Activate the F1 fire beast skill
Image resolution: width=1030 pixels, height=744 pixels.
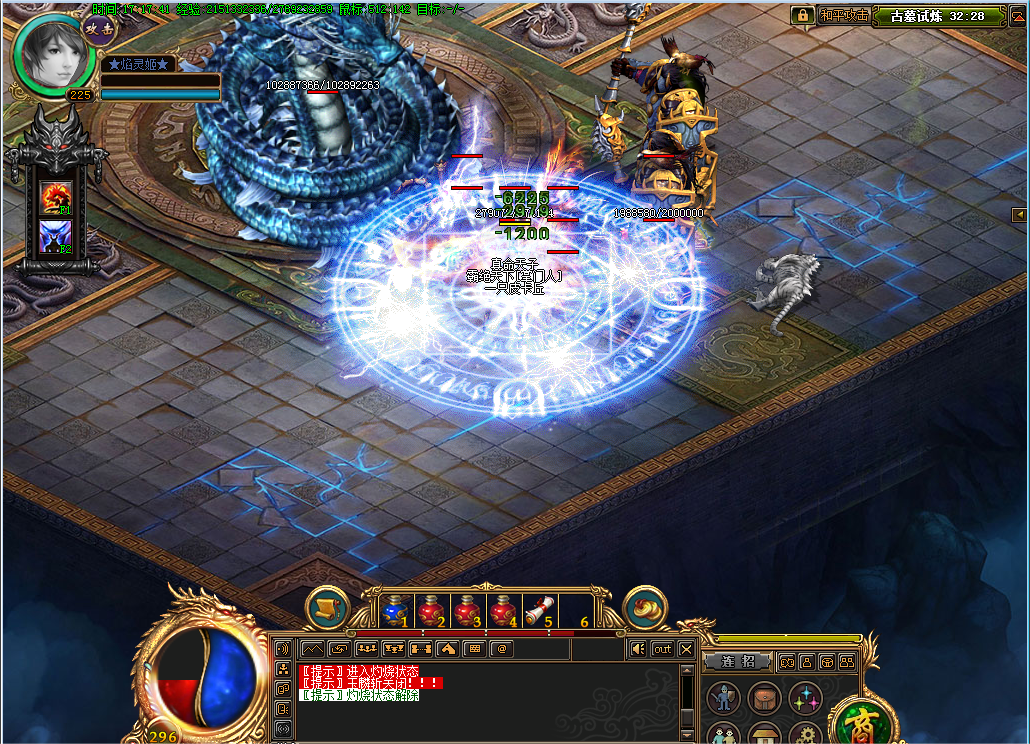(x=54, y=198)
